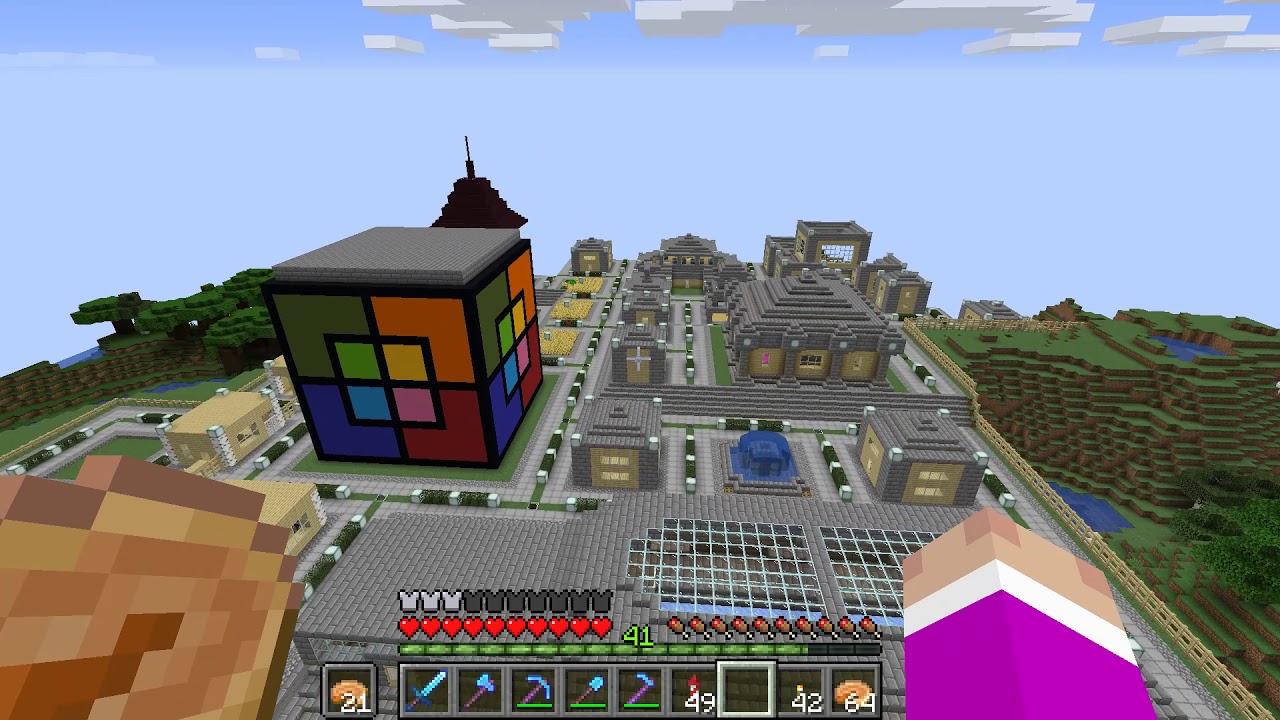Image resolution: width=1280 pixels, height=720 pixels.
Task: Click the rightmost drumstick in the hunger bar
Action: 868,624
